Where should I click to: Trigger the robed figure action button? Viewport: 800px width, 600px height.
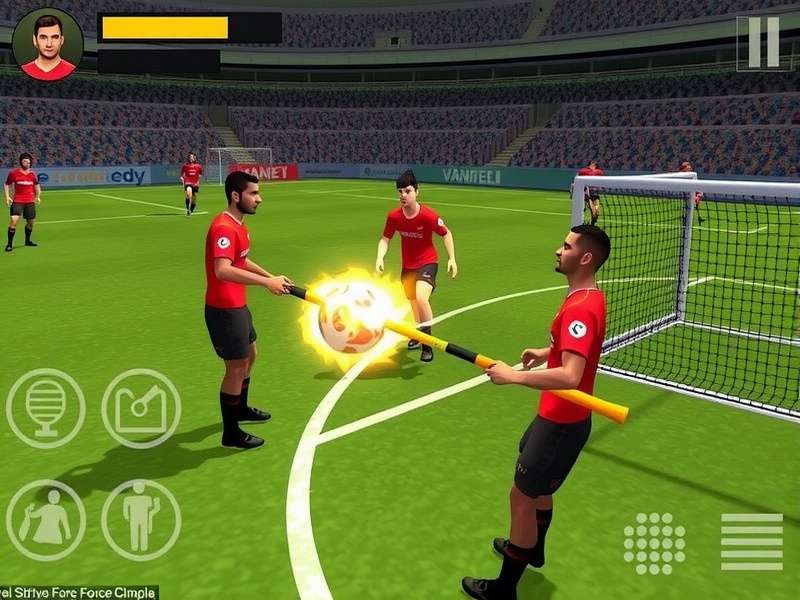pos(46,520)
